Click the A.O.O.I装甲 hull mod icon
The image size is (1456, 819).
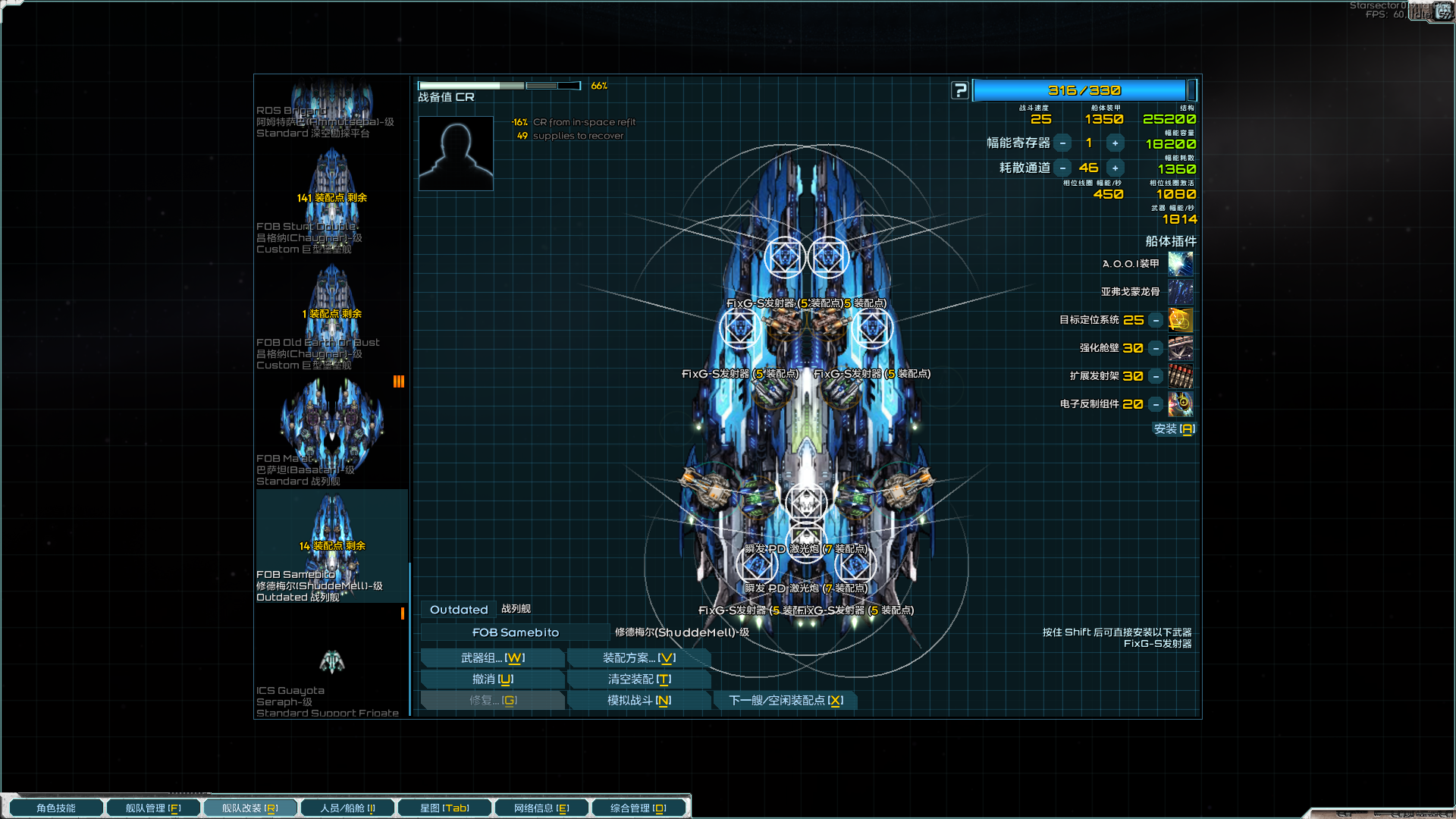click(1180, 263)
